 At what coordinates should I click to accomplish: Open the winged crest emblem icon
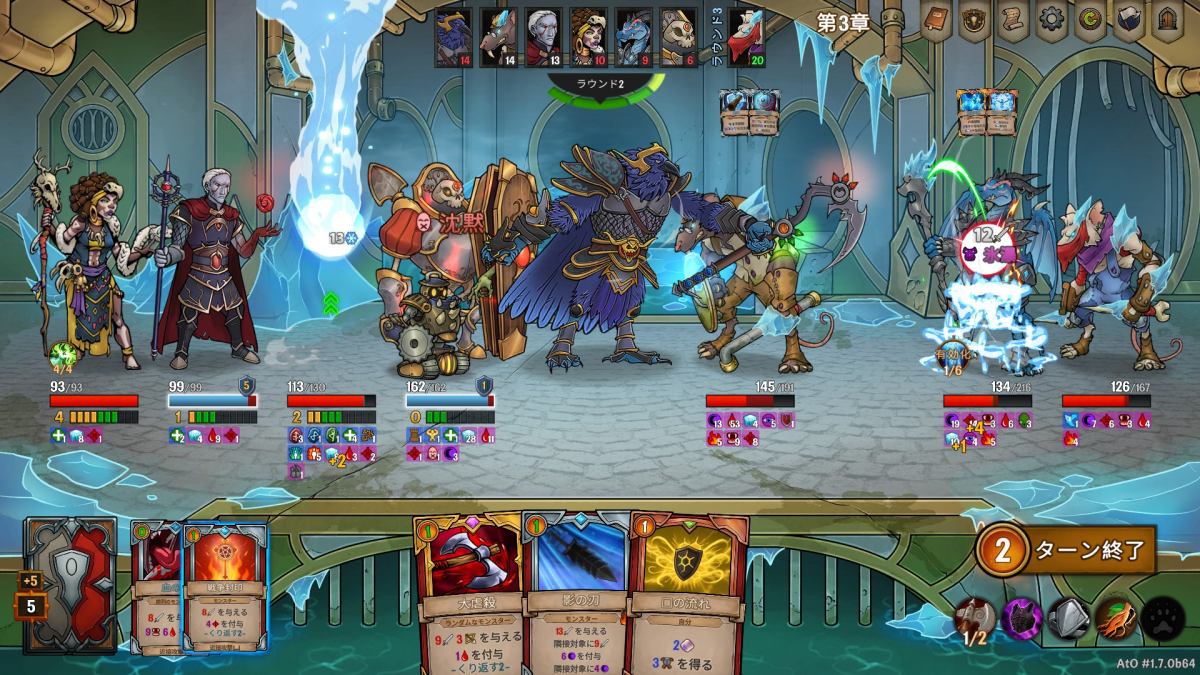[x=974, y=20]
